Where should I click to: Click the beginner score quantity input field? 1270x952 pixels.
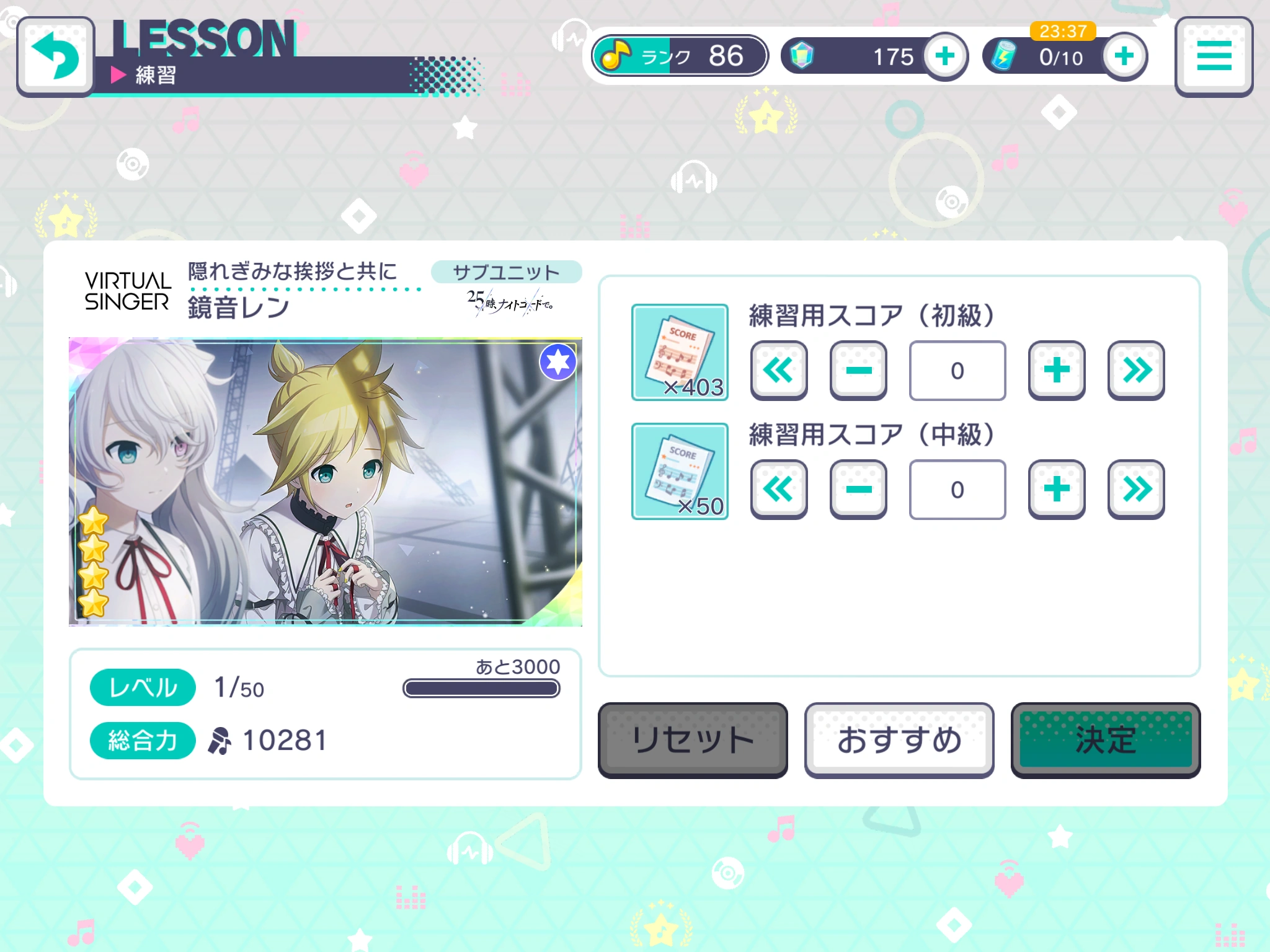click(957, 371)
